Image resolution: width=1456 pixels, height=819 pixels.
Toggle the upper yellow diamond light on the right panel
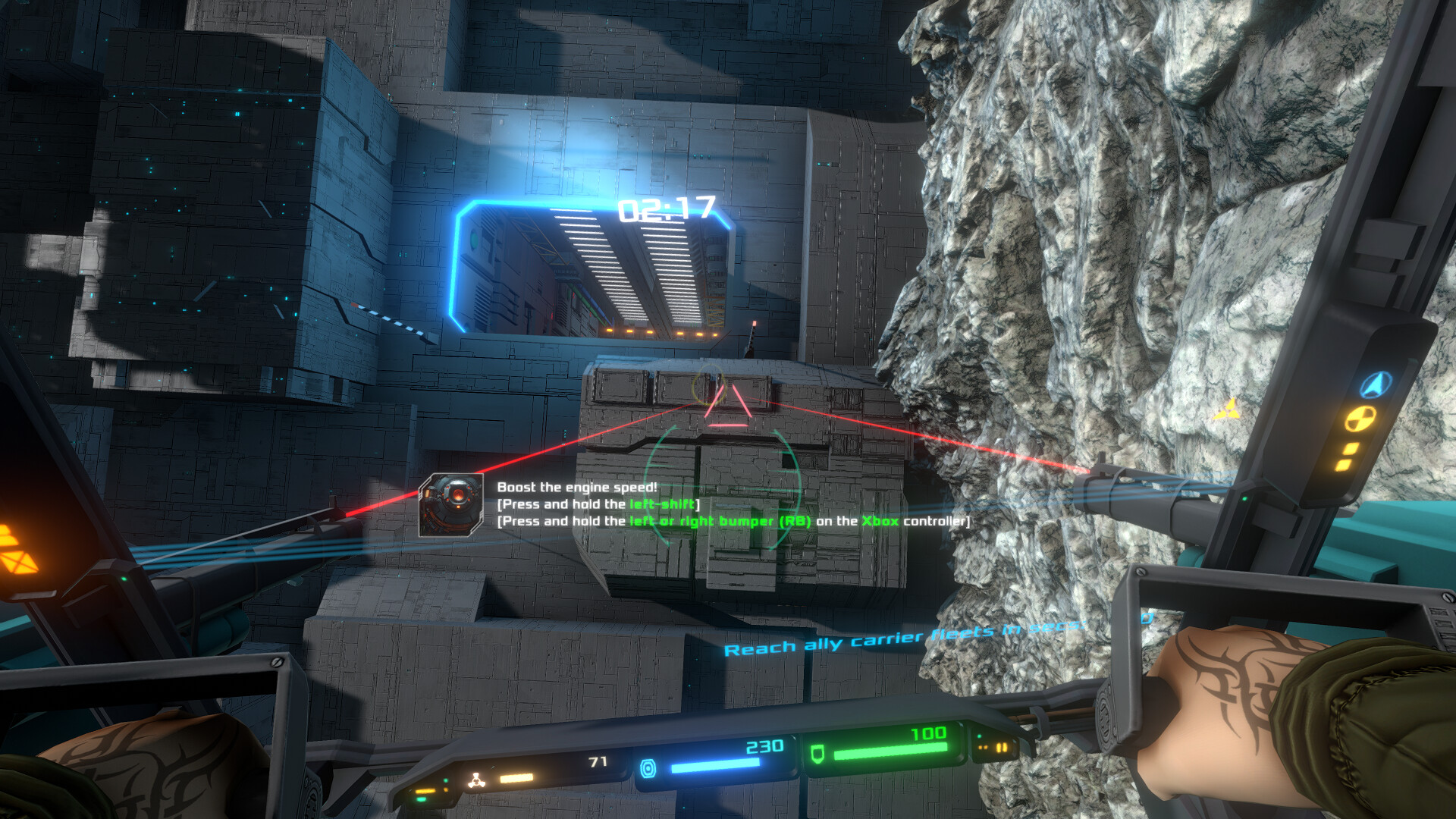(1351, 447)
